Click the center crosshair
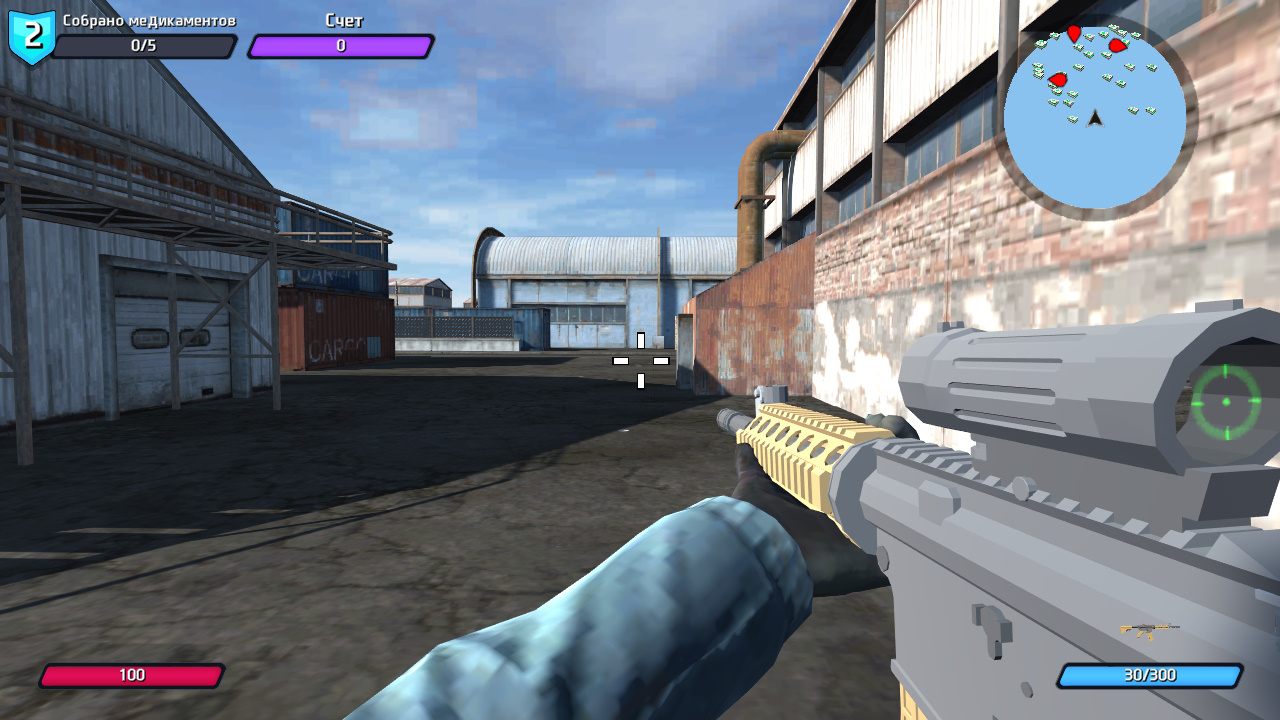 pyautogui.click(x=643, y=360)
